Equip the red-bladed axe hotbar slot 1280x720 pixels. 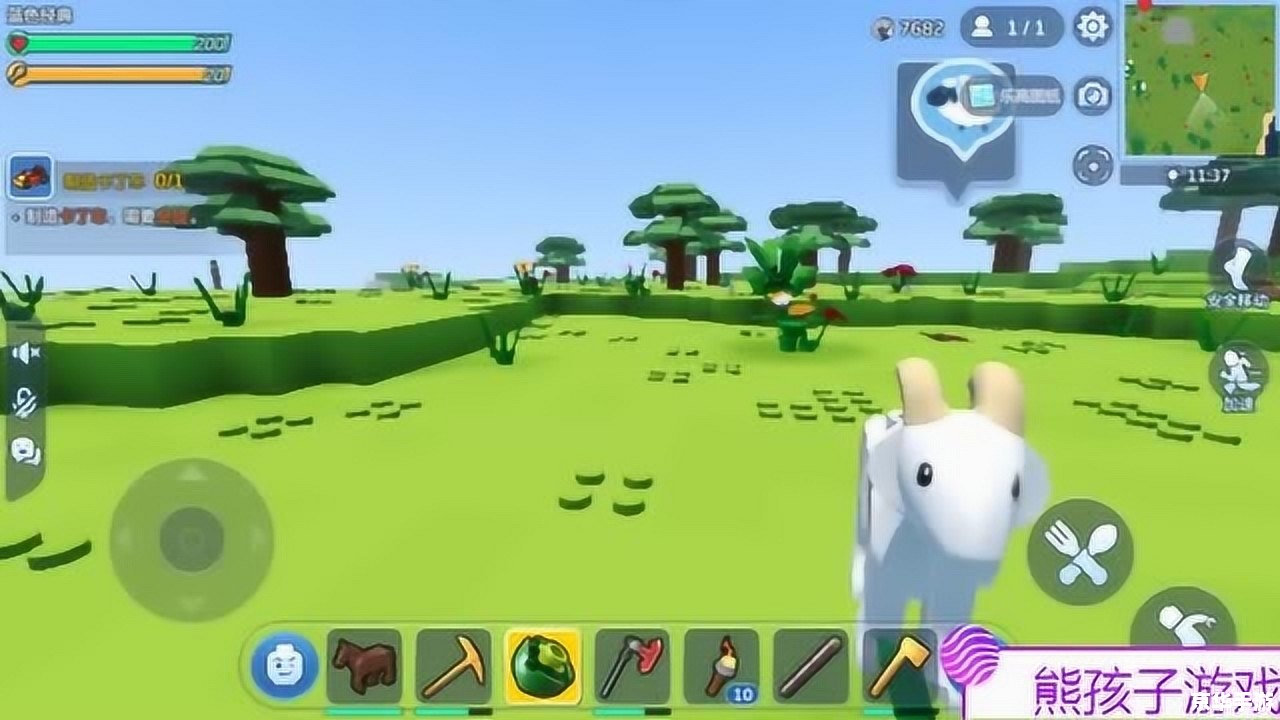pyautogui.click(x=632, y=665)
